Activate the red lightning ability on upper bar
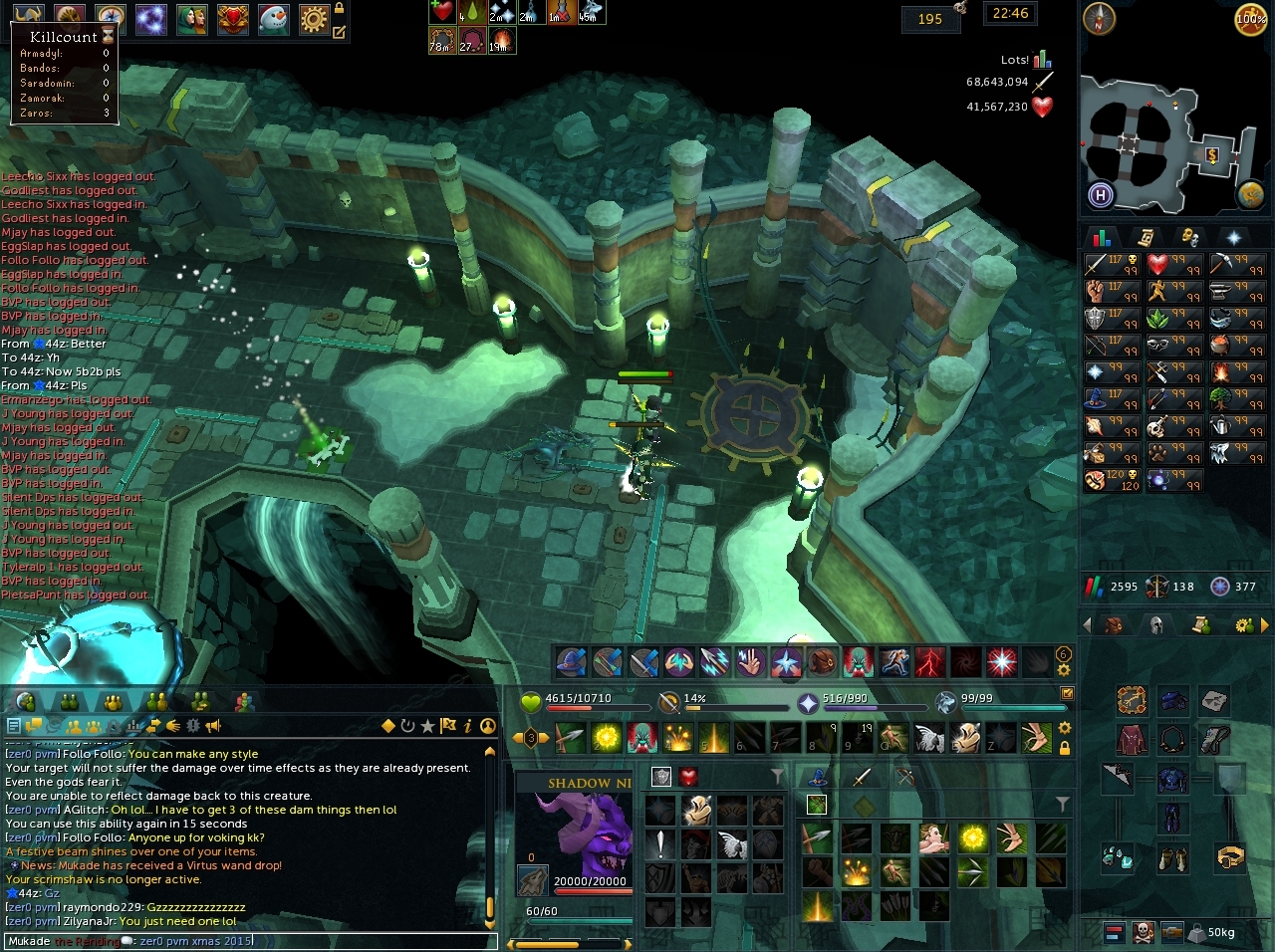The image size is (1275, 952). pyautogui.click(x=931, y=661)
